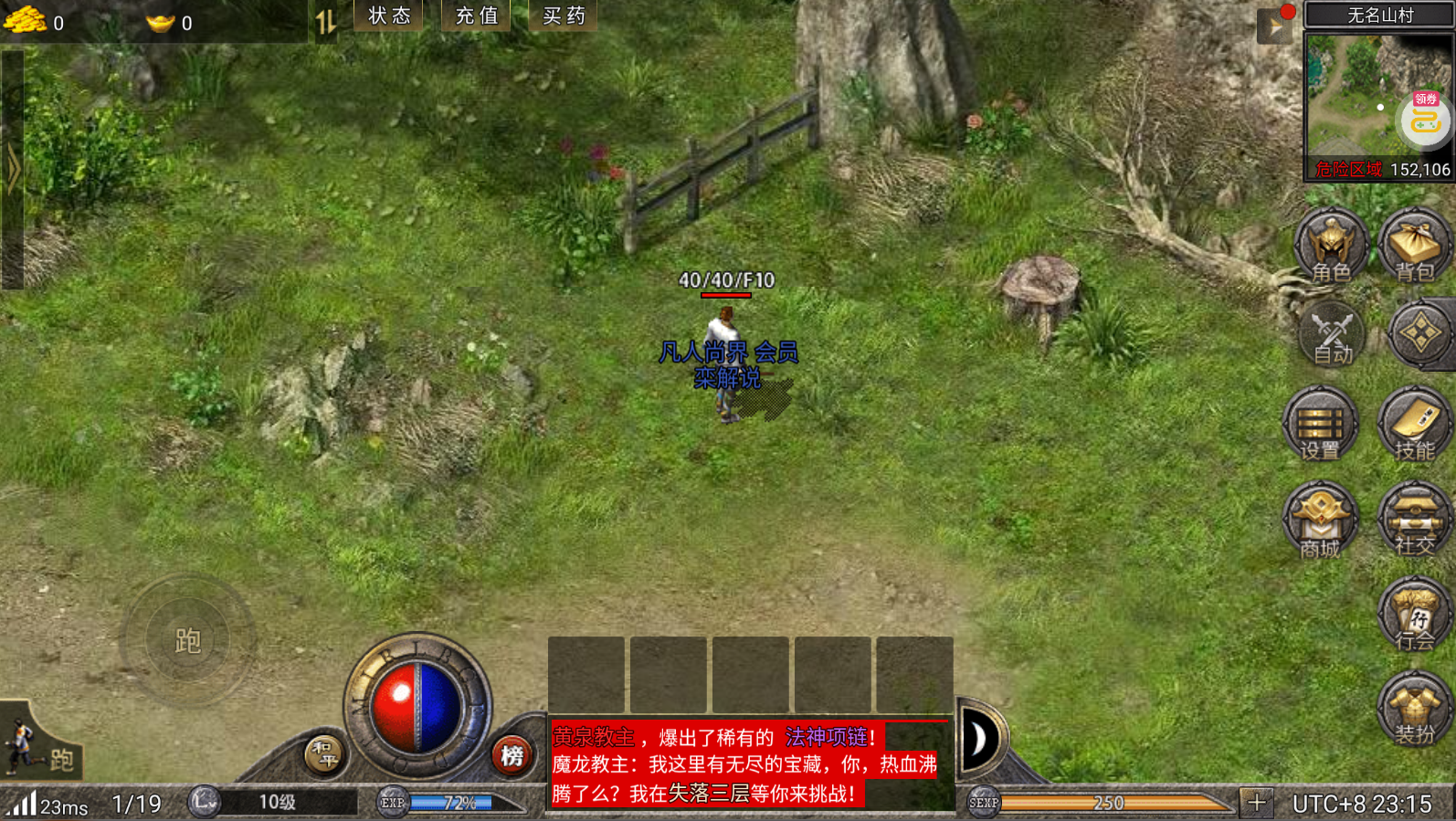Toggle 自动 auto-combat mode
The image size is (1456, 821).
pyautogui.click(x=1331, y=335)
